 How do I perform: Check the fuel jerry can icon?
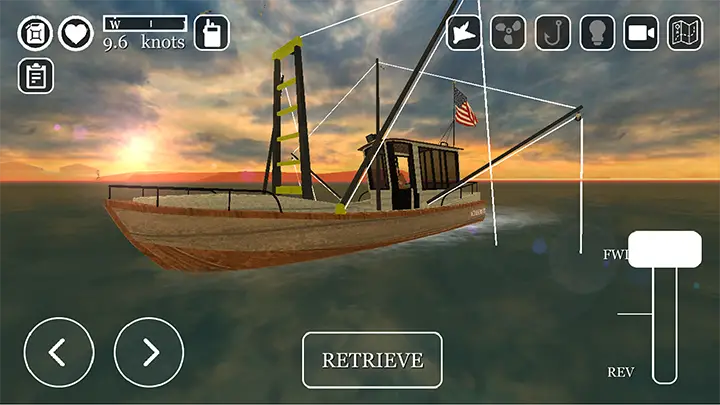tap(35, 33)
